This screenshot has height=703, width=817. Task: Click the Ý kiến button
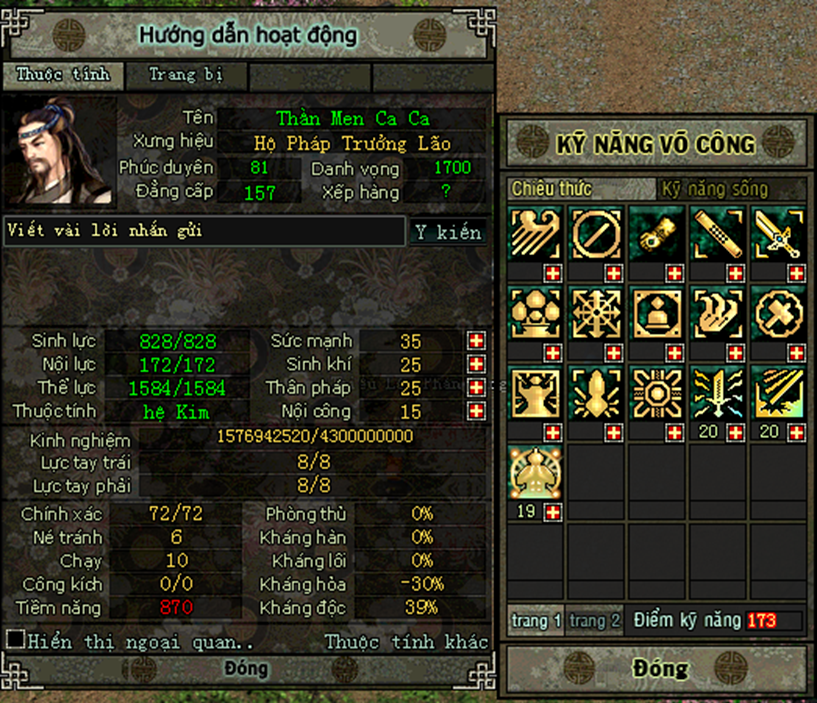click(449, 232)
